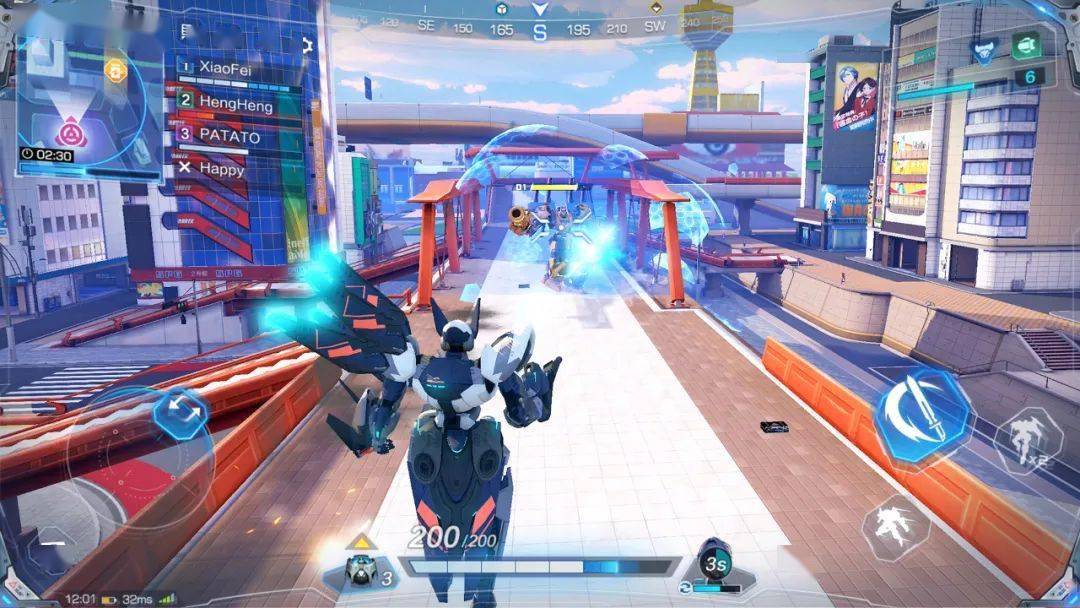Tap the blue swap arrows hexagon button
Viewport: 1080px width, 608px height.
tap(181, 411)
